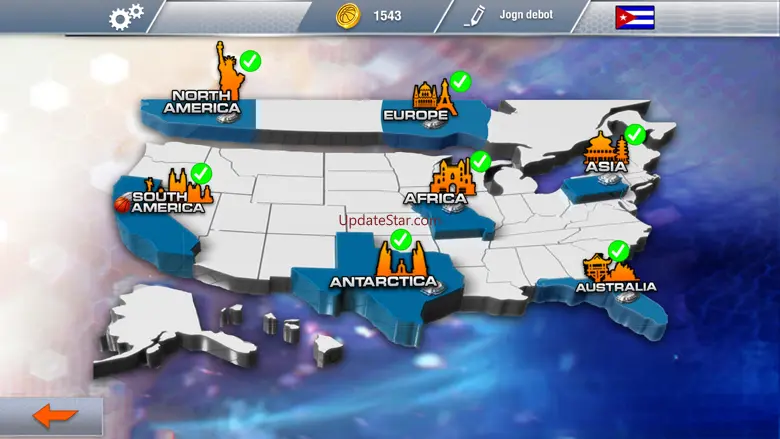Go back with the orange arrow

(x=53, y=415)
